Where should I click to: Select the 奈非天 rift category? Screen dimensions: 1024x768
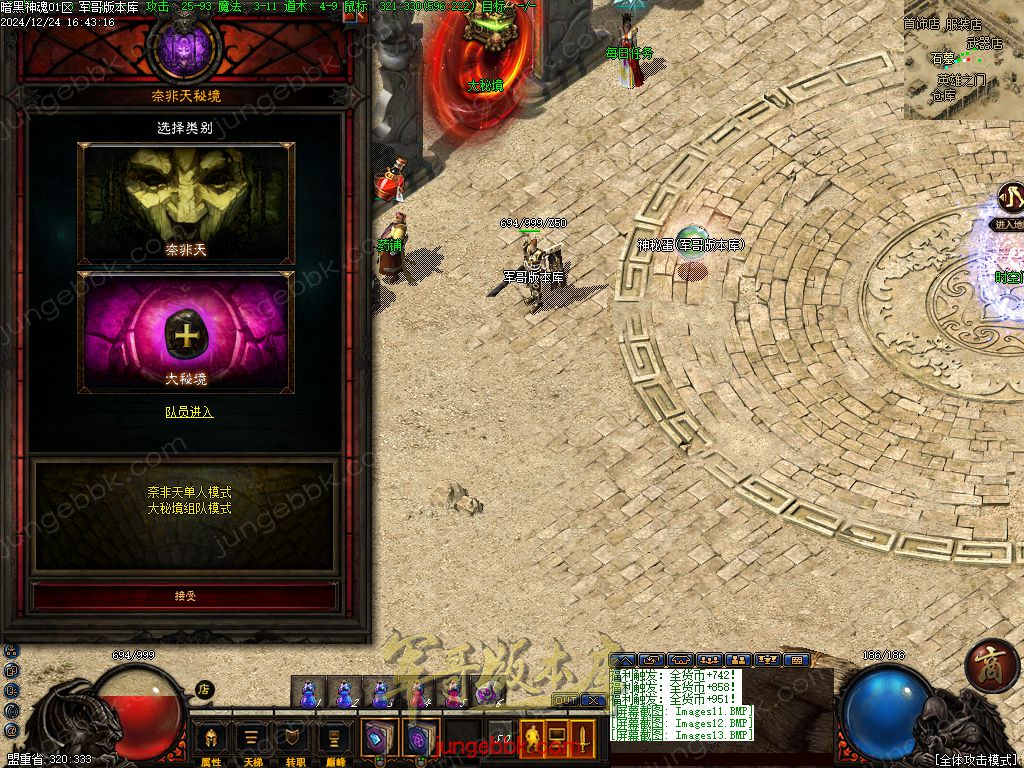point(186,204)
